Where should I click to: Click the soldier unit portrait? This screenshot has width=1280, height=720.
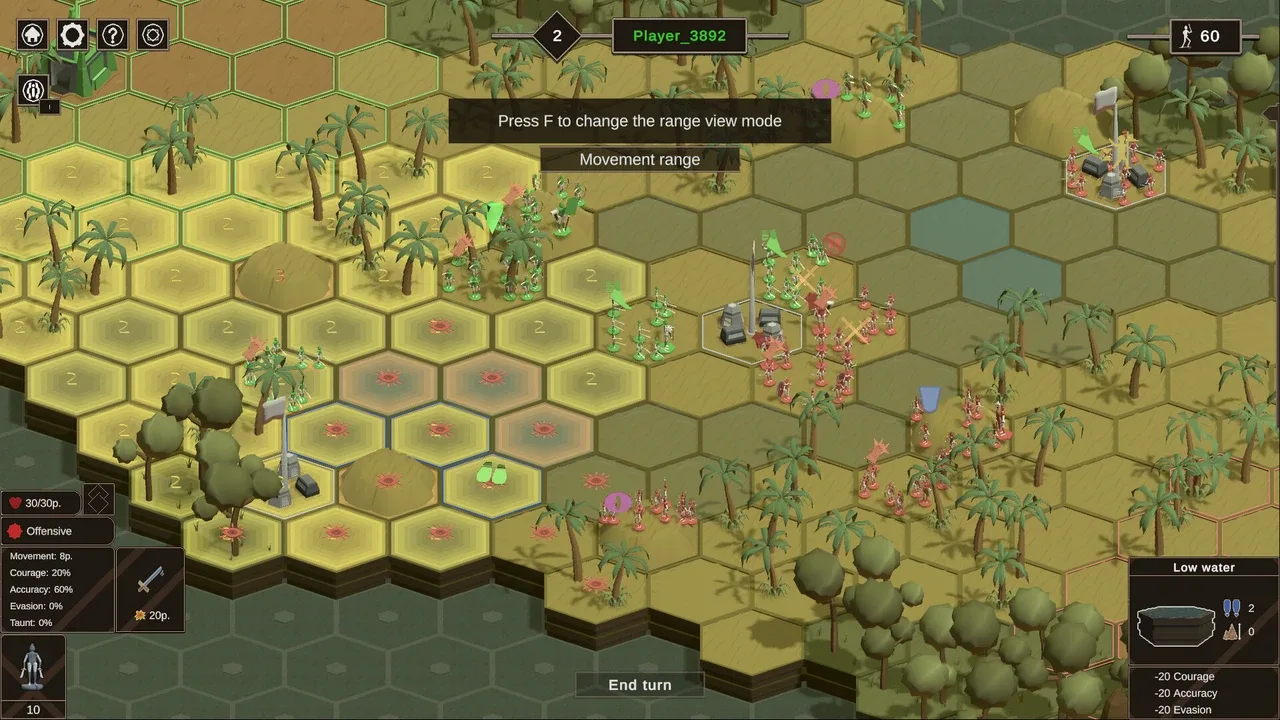point(33,667)
